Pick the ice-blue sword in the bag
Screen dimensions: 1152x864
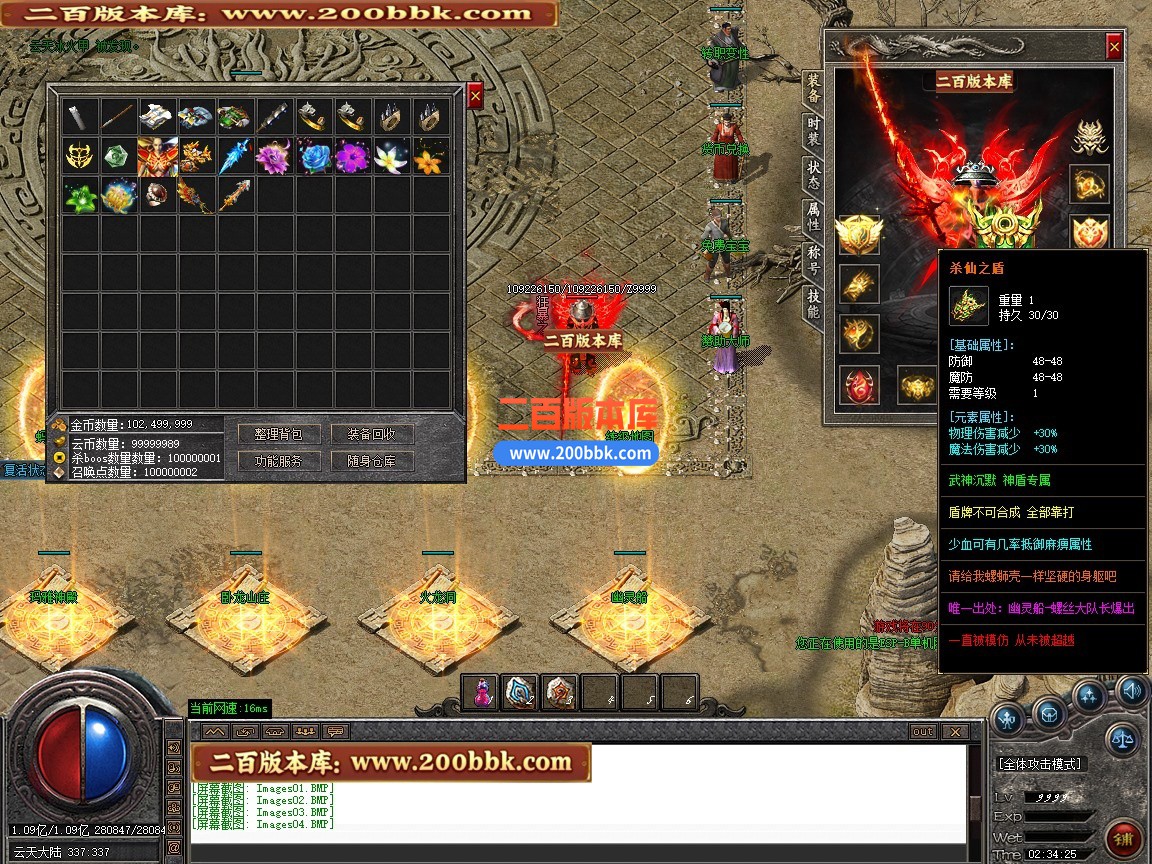pos(234,156)
